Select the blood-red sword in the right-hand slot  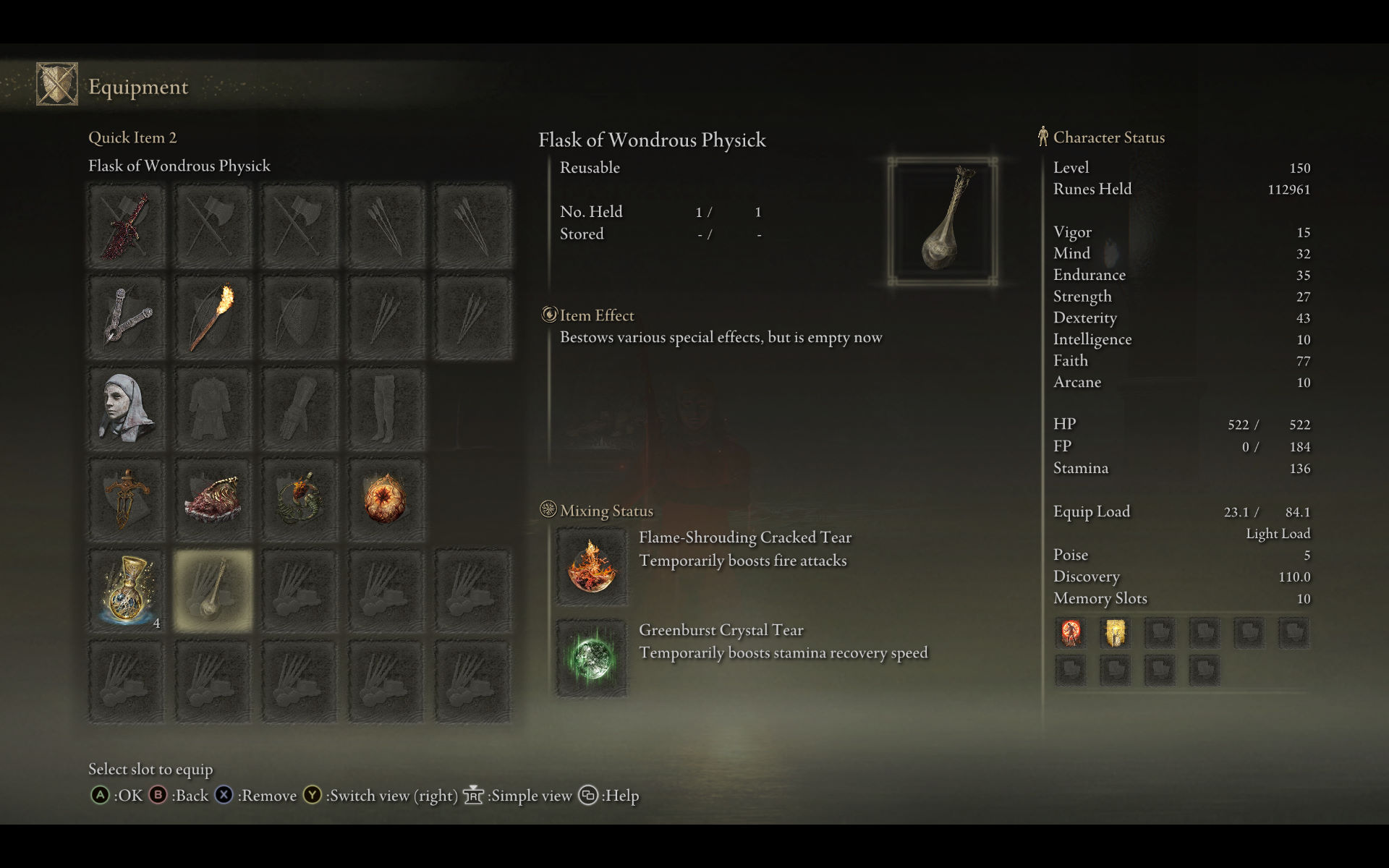coord(127,226)
